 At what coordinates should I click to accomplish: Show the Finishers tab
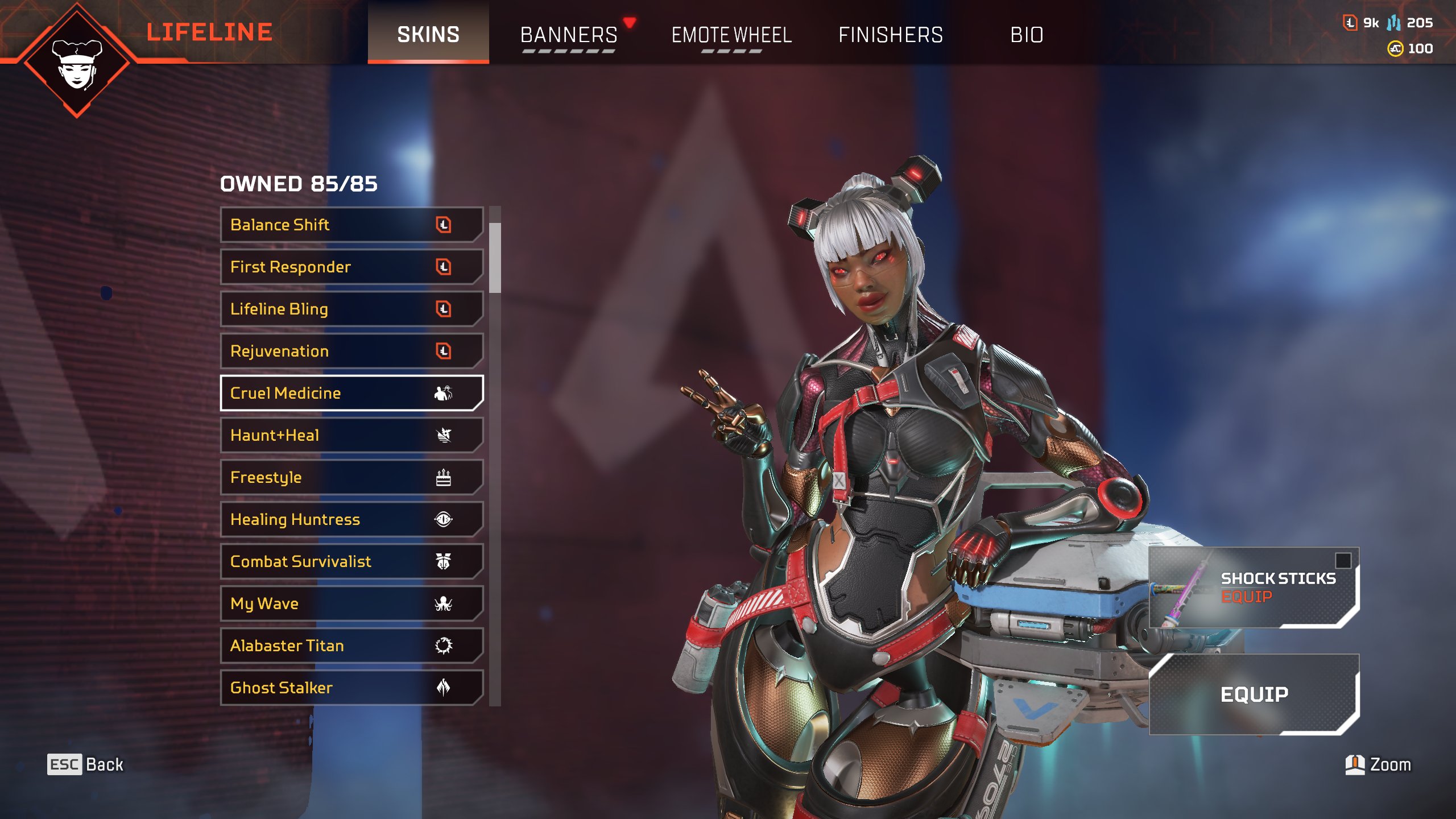[x=891, y=35]
